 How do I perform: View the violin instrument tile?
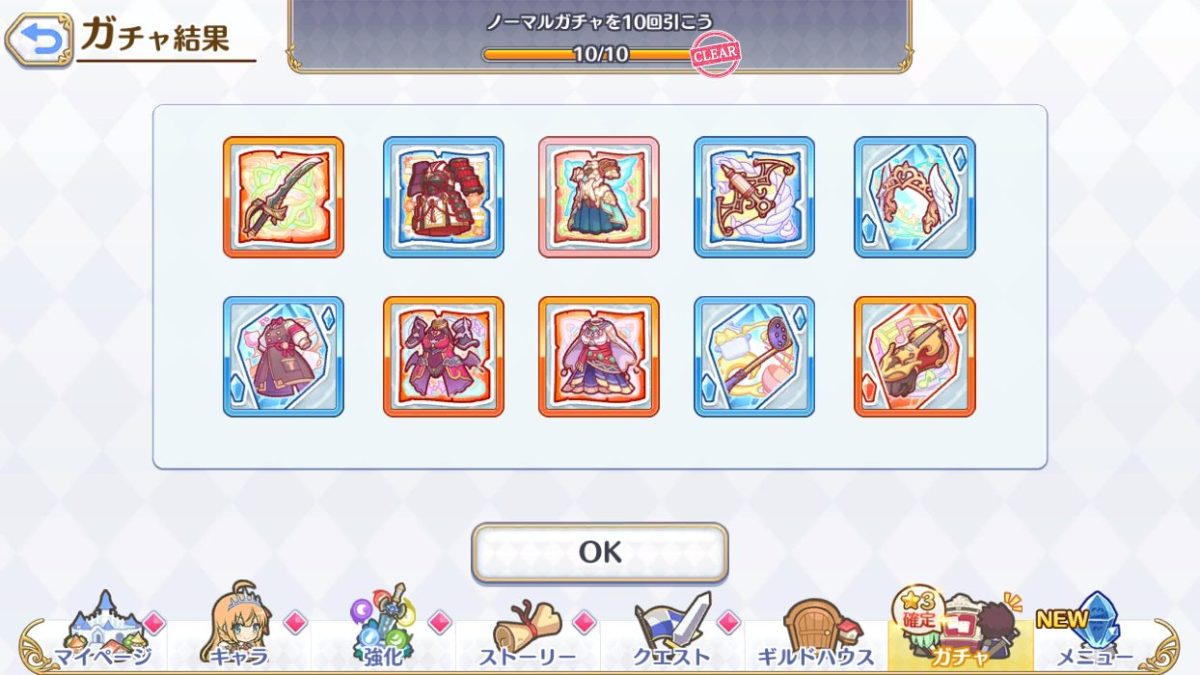pyautogui.click(x=914, y=356)
